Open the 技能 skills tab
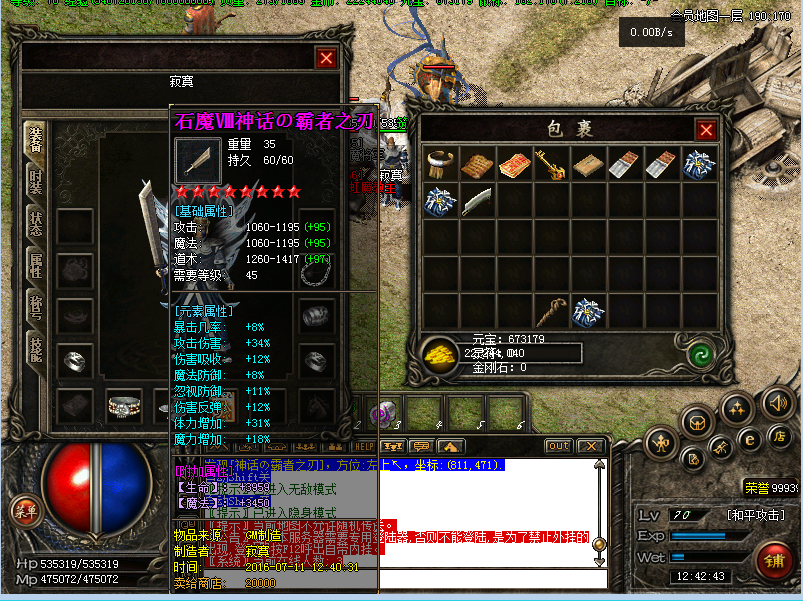 pyautogui.click(x=35, y=345)
